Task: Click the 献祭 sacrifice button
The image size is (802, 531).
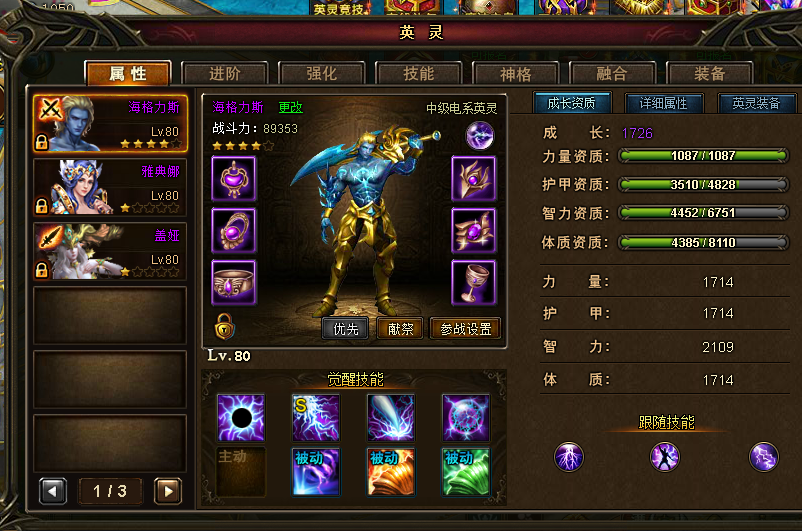Action: coord(400,329)
